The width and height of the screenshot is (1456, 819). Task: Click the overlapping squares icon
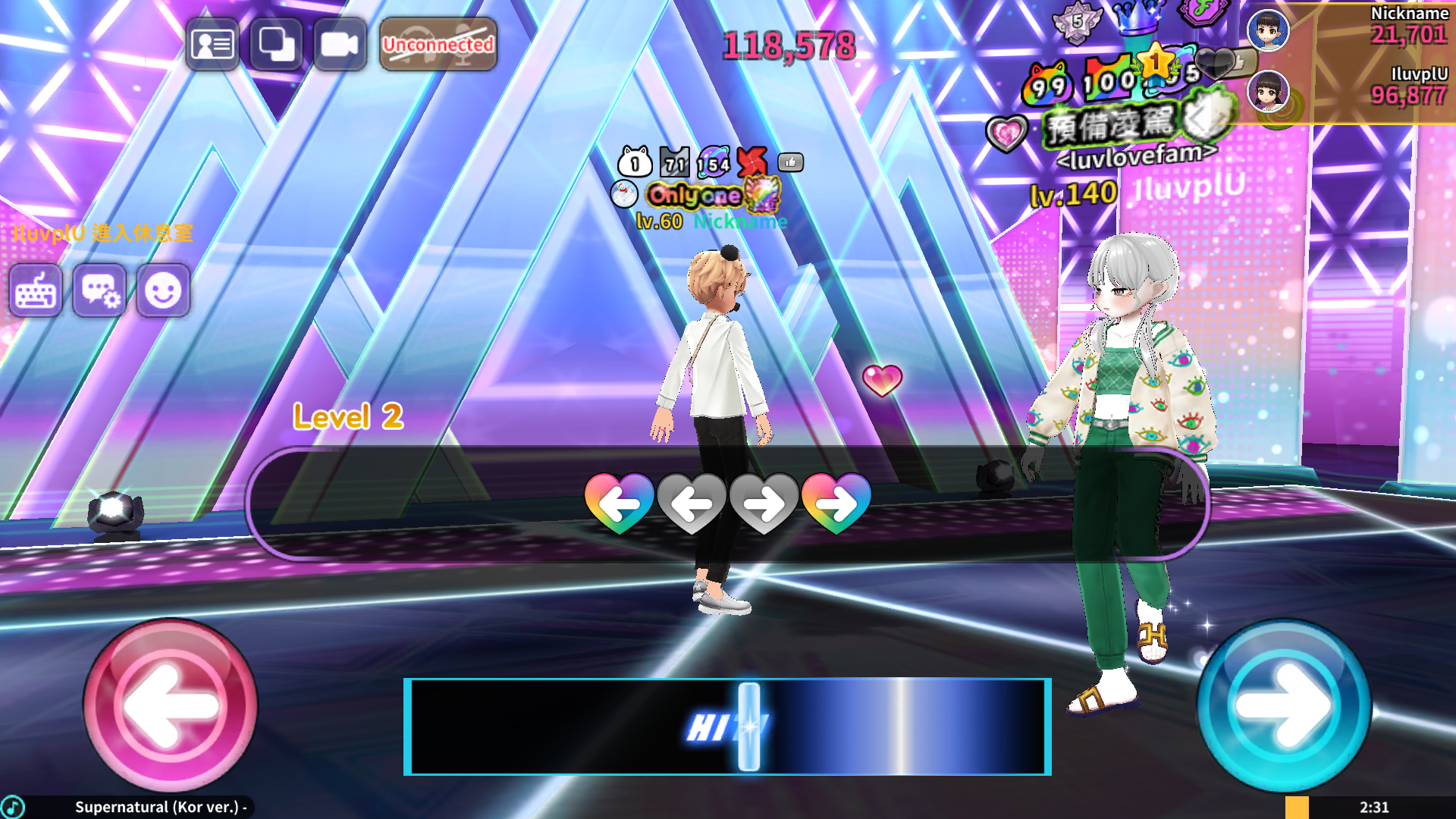point(276,45)
